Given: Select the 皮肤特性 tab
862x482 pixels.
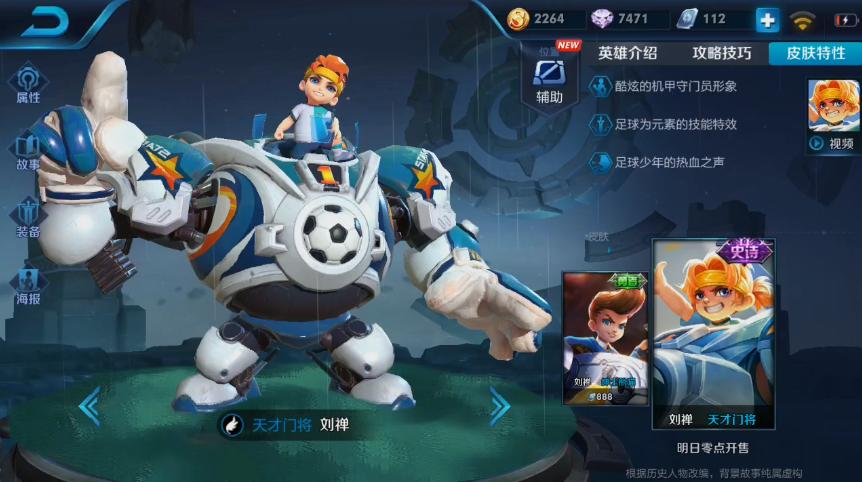Looking at the screenshot, I should (x=815, y=53).
